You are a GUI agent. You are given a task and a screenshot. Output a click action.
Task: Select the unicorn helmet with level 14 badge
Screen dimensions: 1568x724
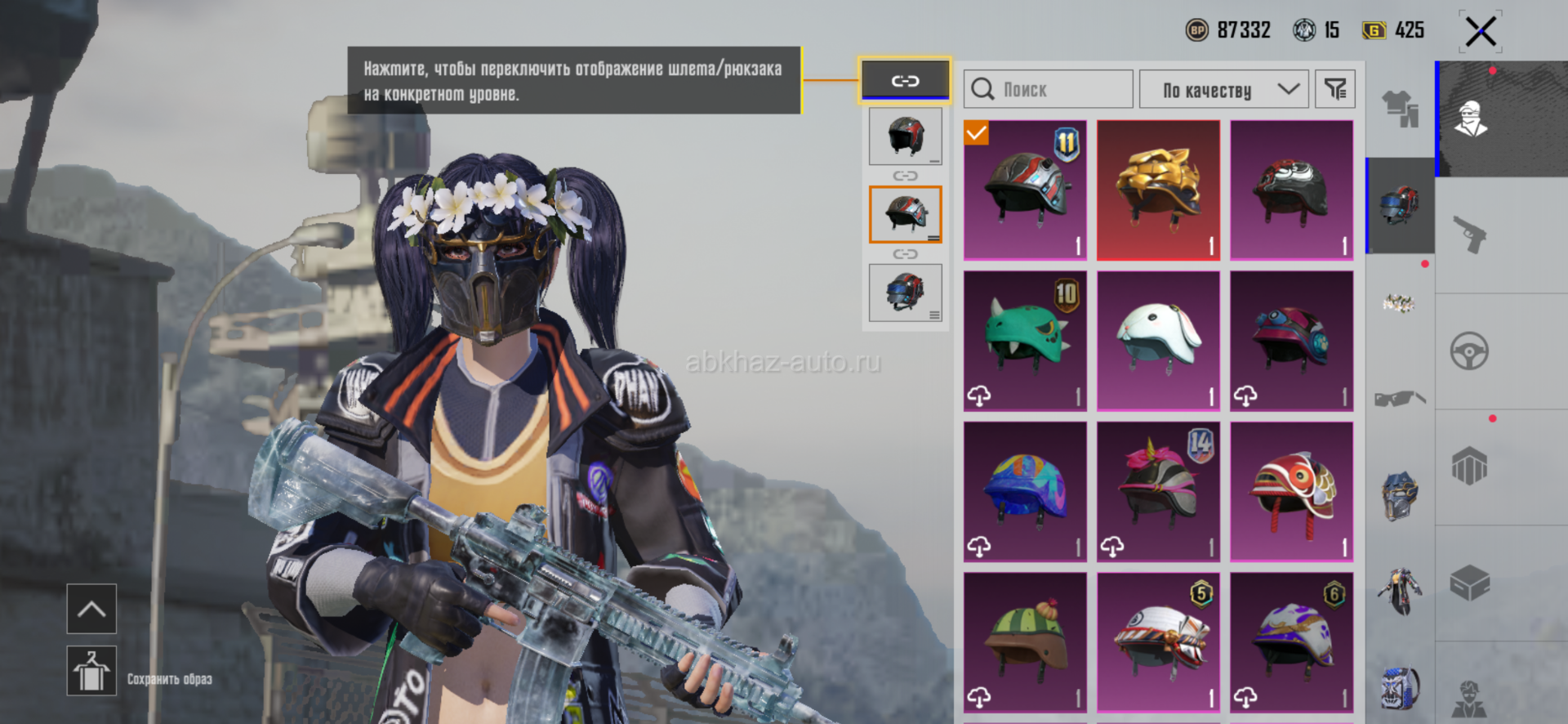(x=1158, y=491)
